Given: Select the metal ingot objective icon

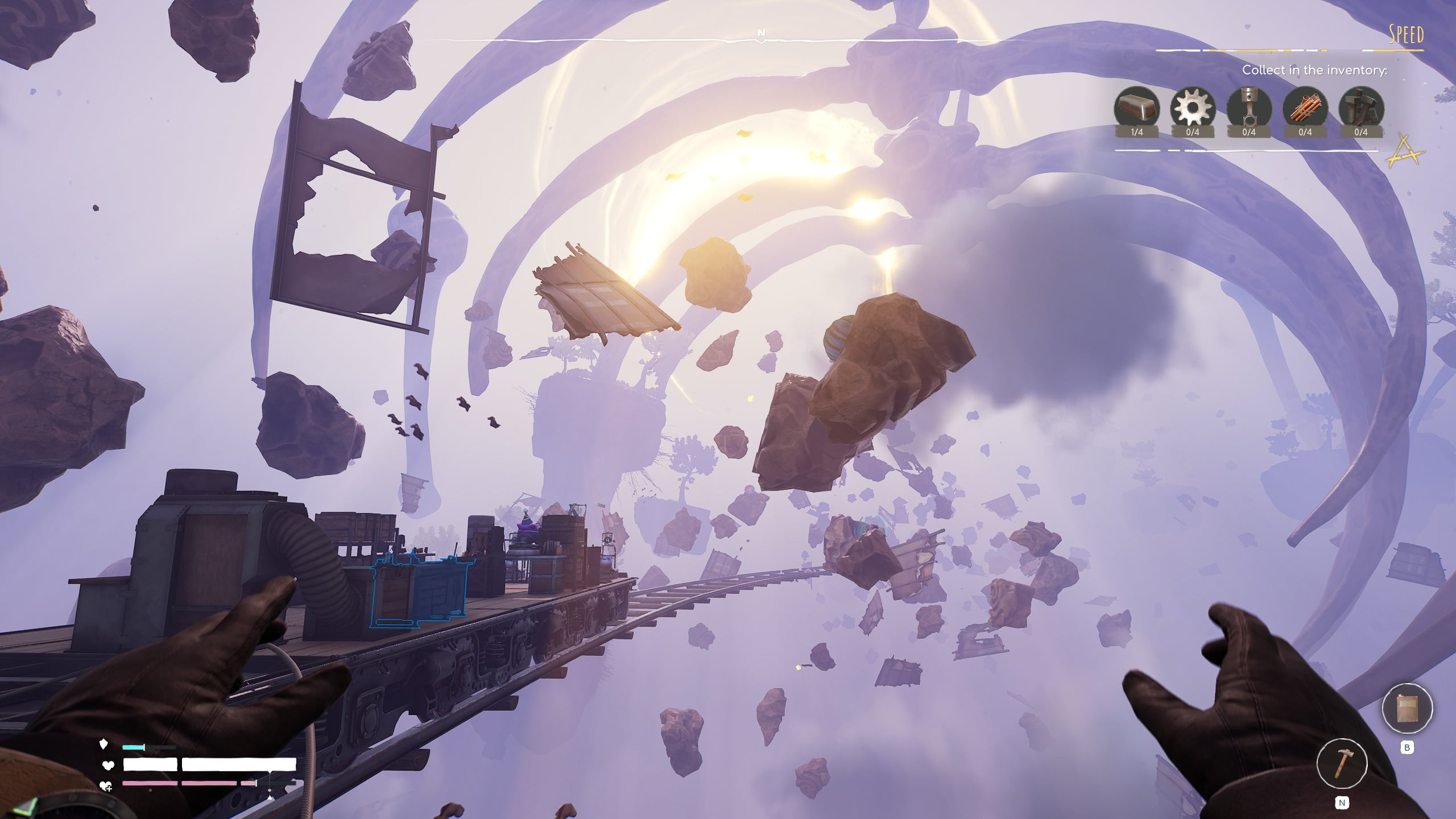Looking at the screenshot, I should pyautogui.click(x=1136, y=108).
